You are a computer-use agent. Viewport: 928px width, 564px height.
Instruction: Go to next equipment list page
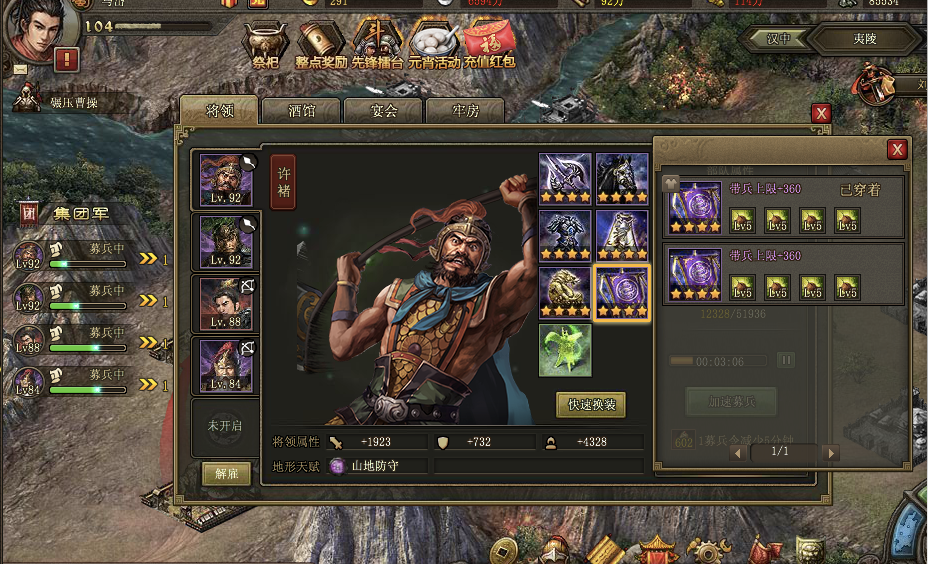(830, 452)
